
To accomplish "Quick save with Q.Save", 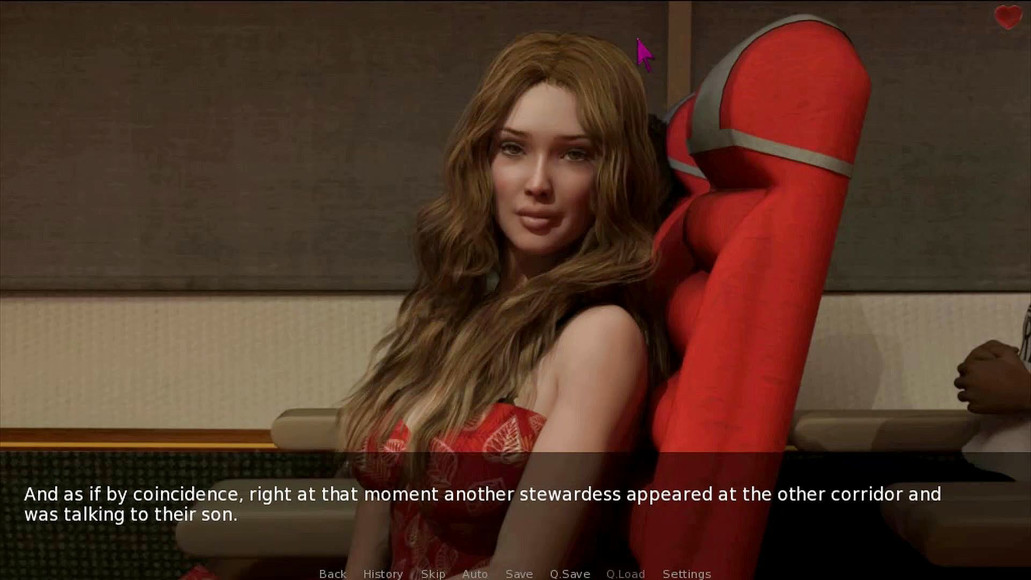I will pyautogui.click(x=569, y=574).
